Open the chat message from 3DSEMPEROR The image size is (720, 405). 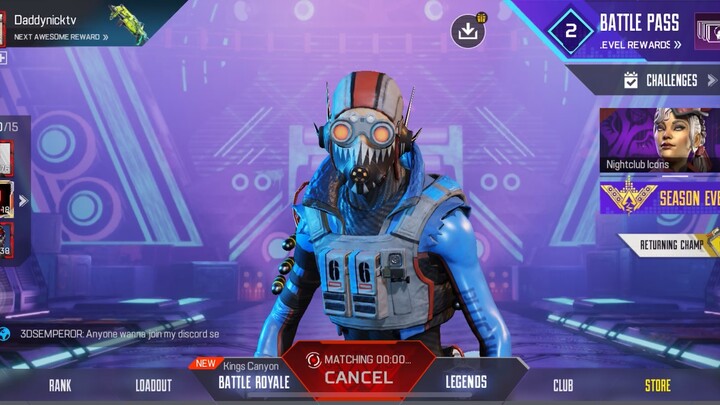tap(115, 334)
